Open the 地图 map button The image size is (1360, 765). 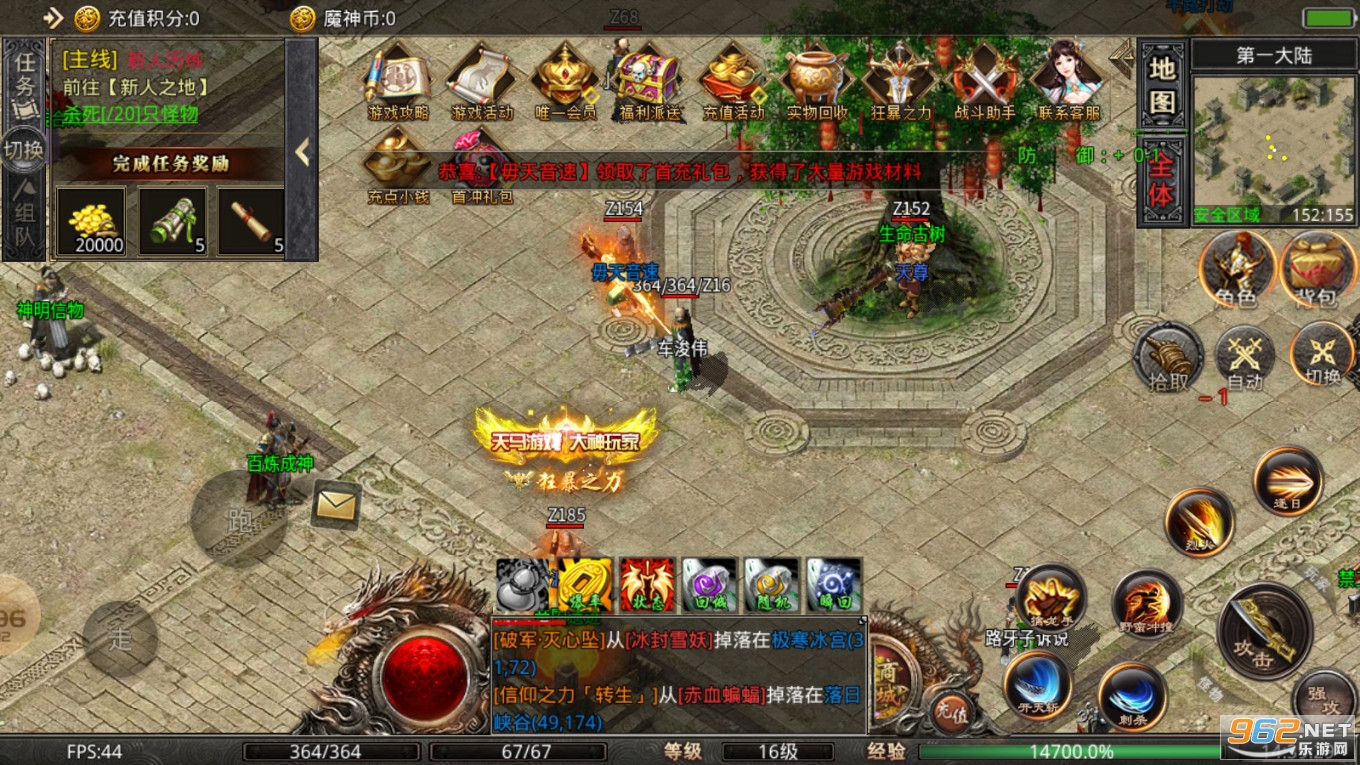pyautogui.click(x=1161, y=86)
